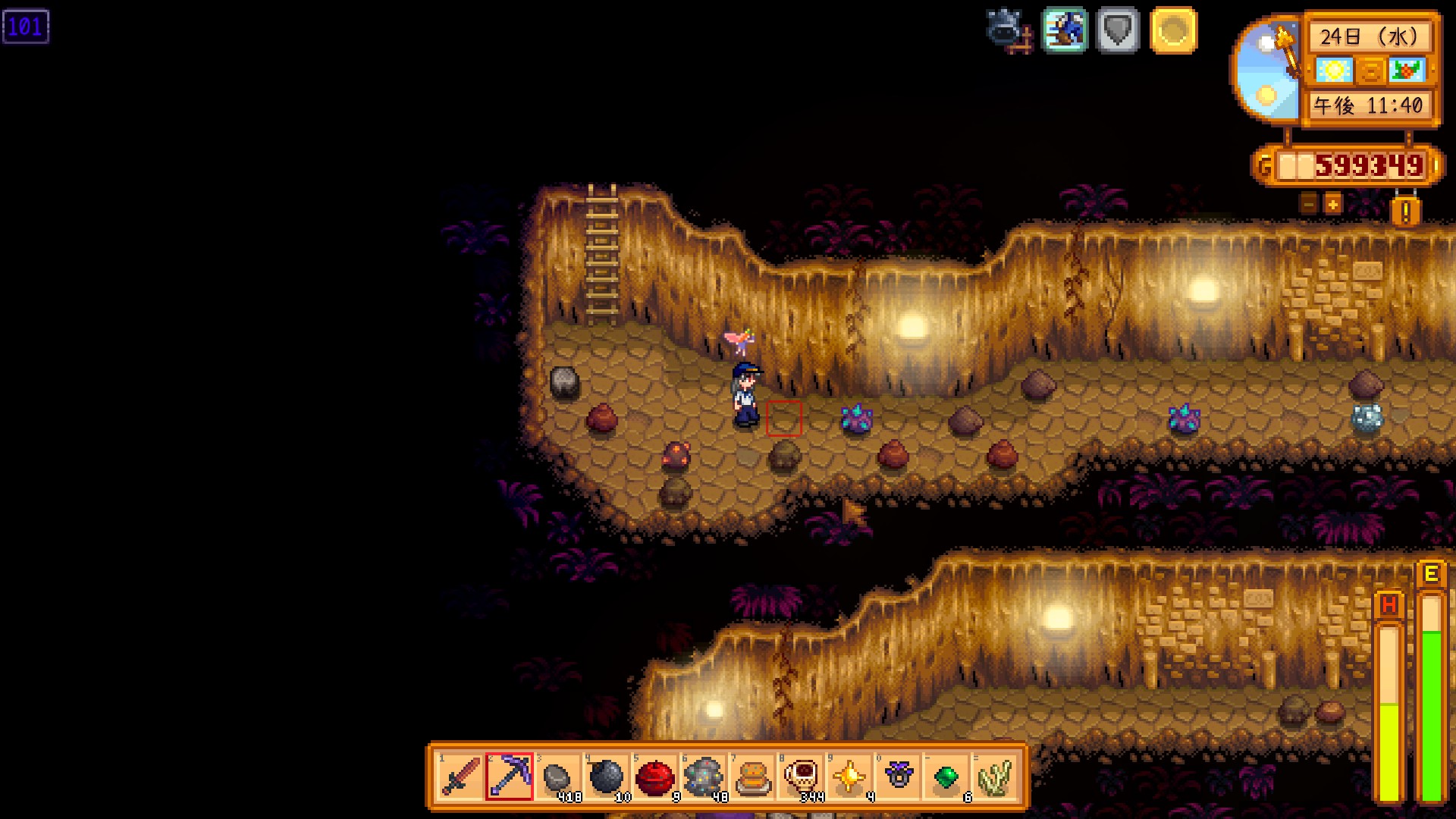
Task: Click the grey shield defense buff icon
Action: click(x=1118, y=30)
